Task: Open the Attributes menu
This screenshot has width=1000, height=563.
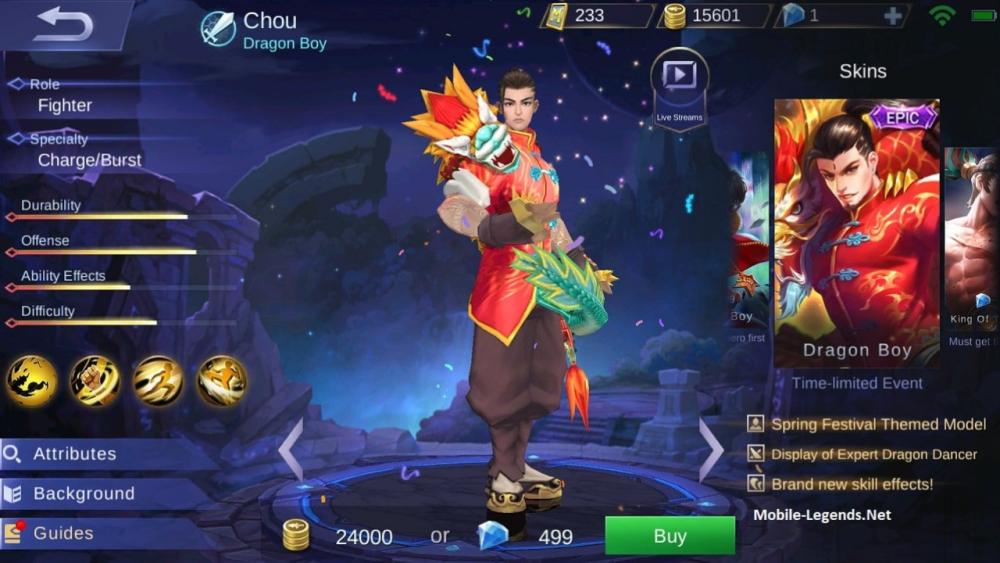Action: 75,454
